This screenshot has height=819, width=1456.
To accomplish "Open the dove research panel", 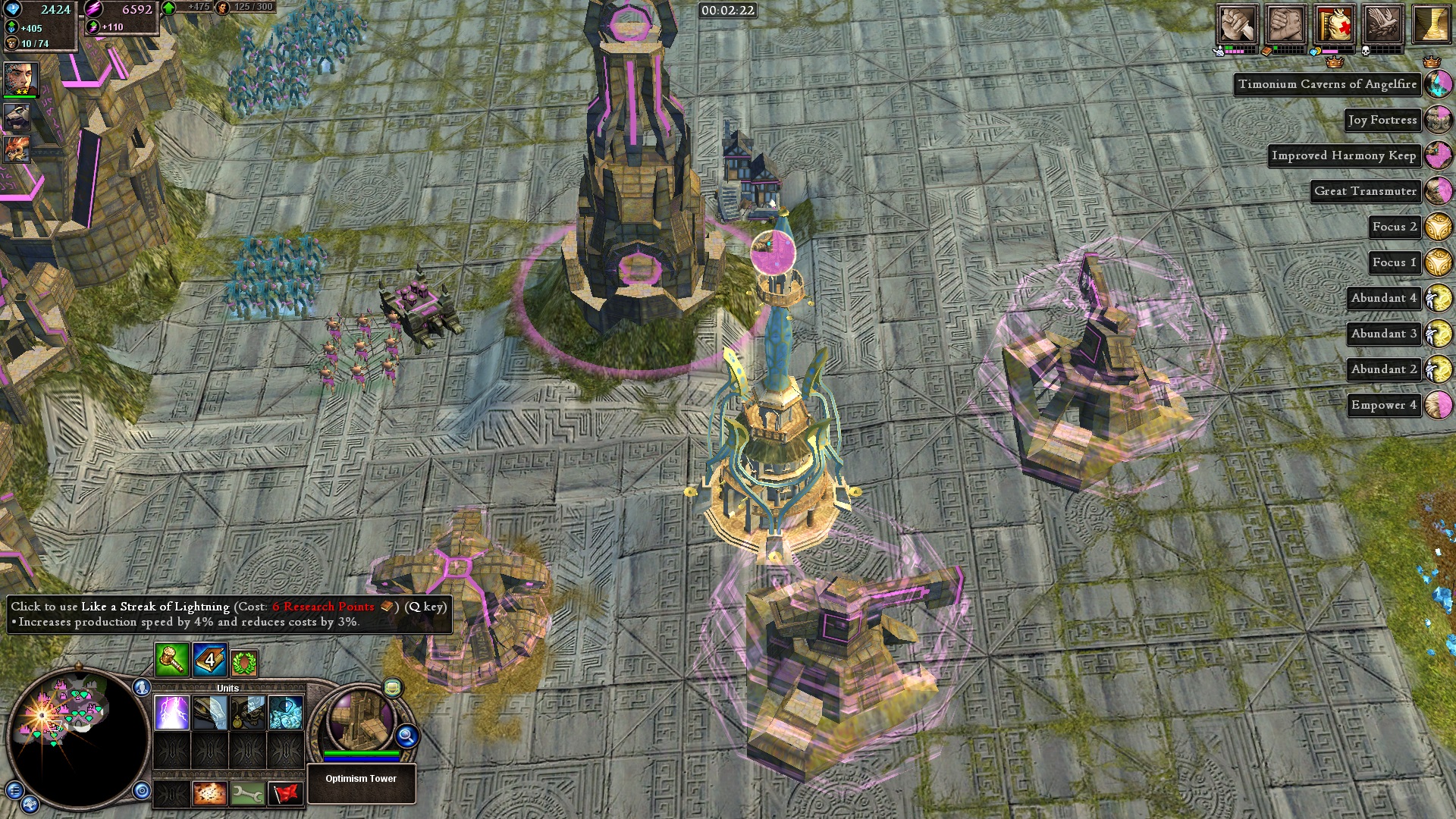I will pos(1382,24).
